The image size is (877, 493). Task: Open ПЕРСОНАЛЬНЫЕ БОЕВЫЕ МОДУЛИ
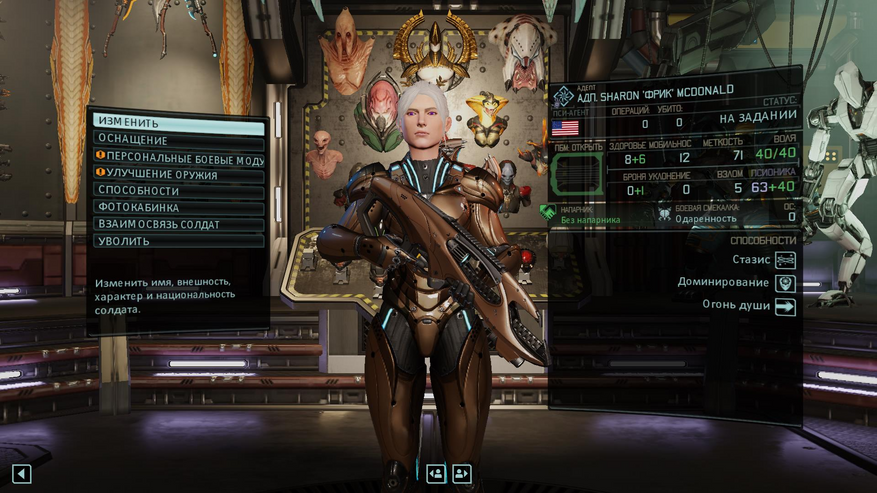(179, 157)
